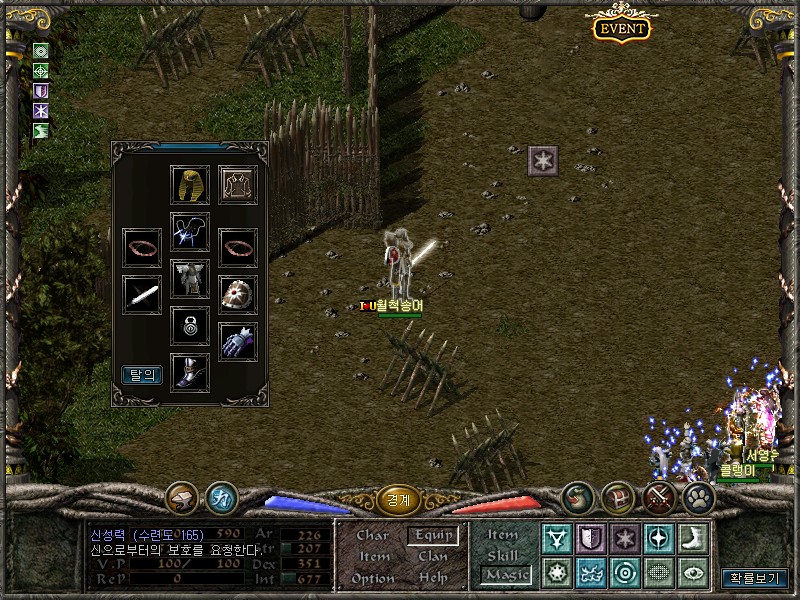
Task: Select the shirt equipment slot
Action: pyautogui.click(x=238, y=185)
